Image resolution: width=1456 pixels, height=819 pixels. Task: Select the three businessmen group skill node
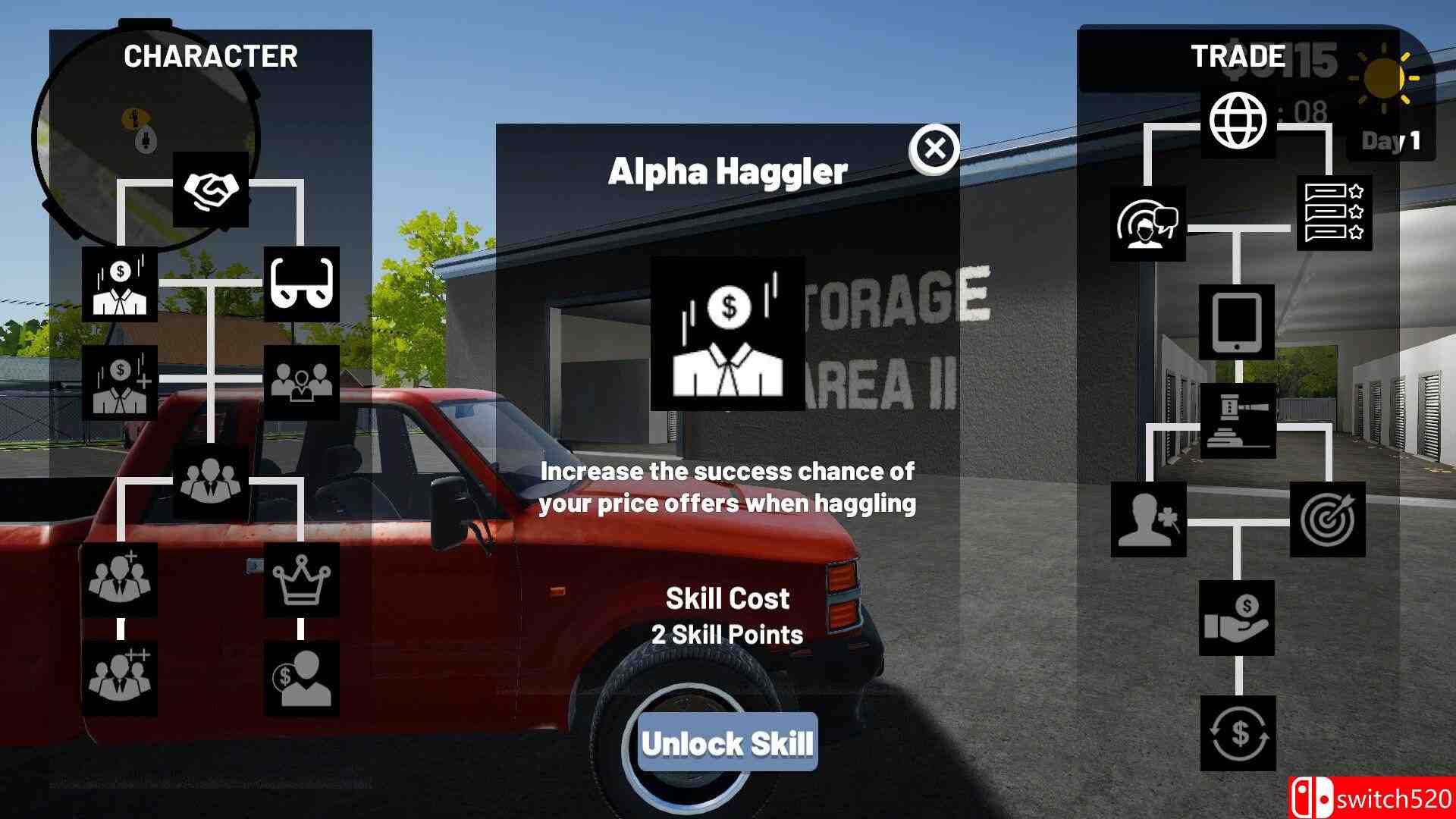point(211,482)
